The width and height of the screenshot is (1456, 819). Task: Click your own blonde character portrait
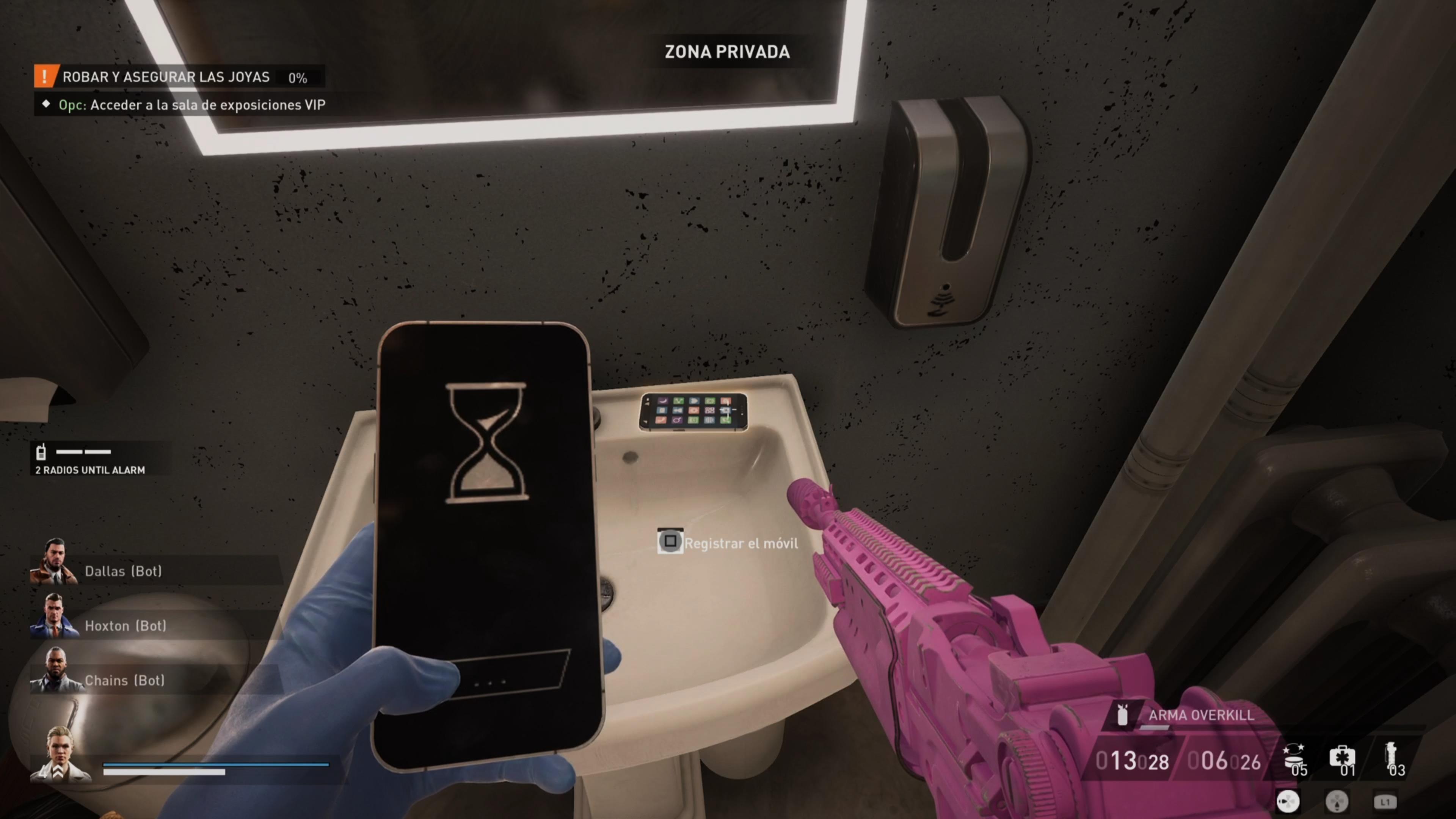[x=60, y=755]
